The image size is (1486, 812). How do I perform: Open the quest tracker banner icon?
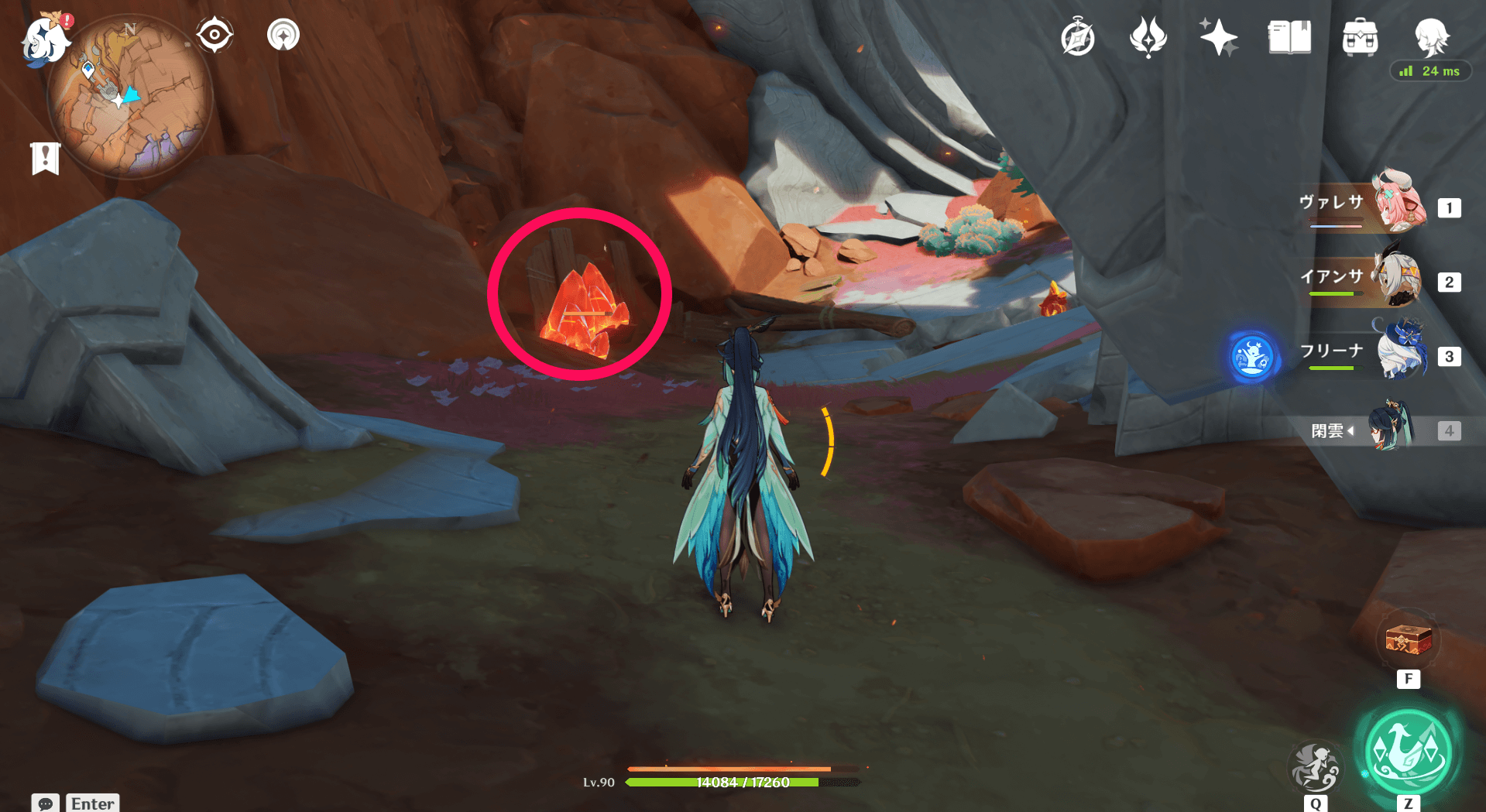[46, 159]
